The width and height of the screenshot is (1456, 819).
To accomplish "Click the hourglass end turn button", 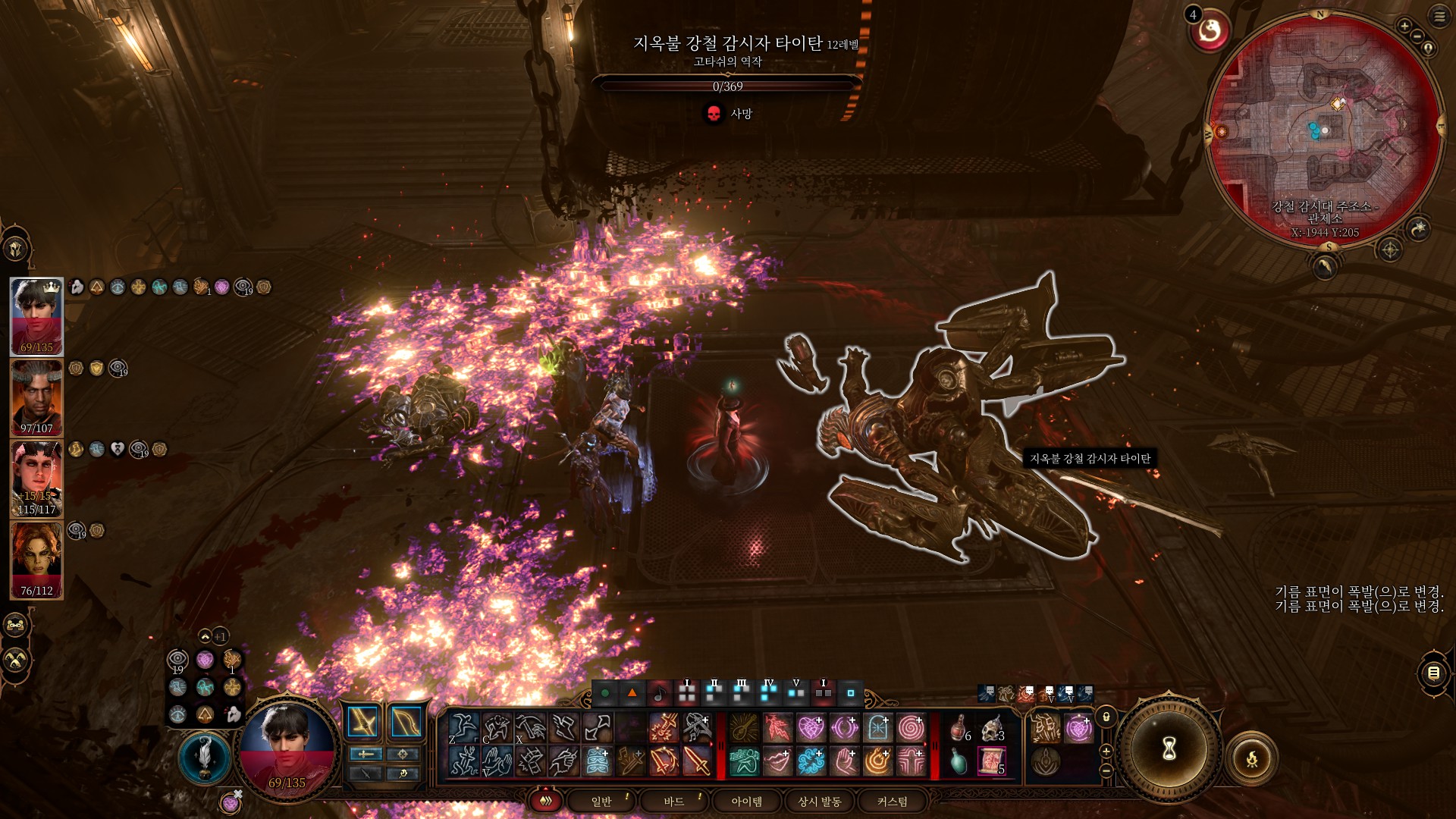I will tap(1169, 749).
